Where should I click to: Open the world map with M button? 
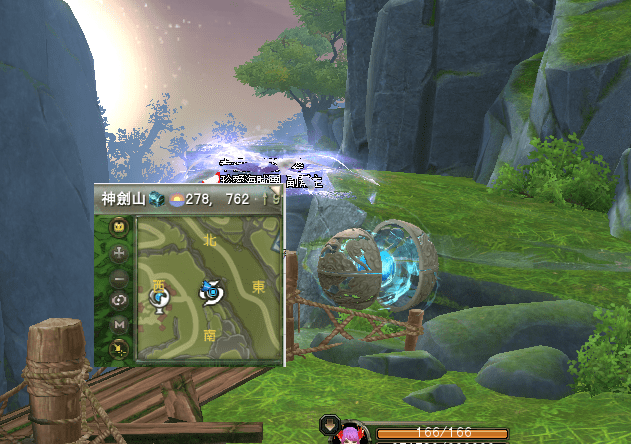click(x=119, y=324)
